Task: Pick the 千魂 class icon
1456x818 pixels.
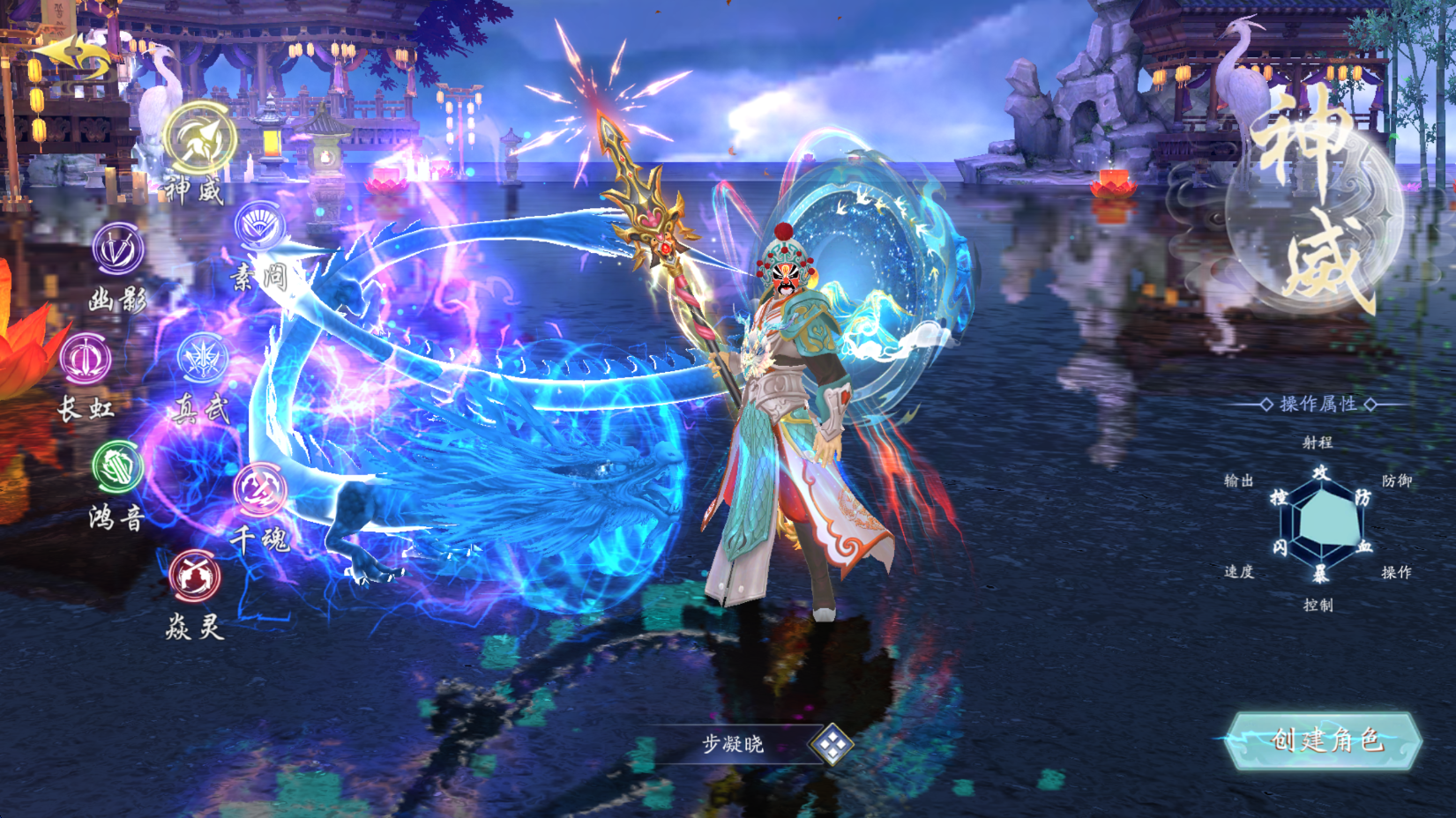Action: (x=260, y=489)
